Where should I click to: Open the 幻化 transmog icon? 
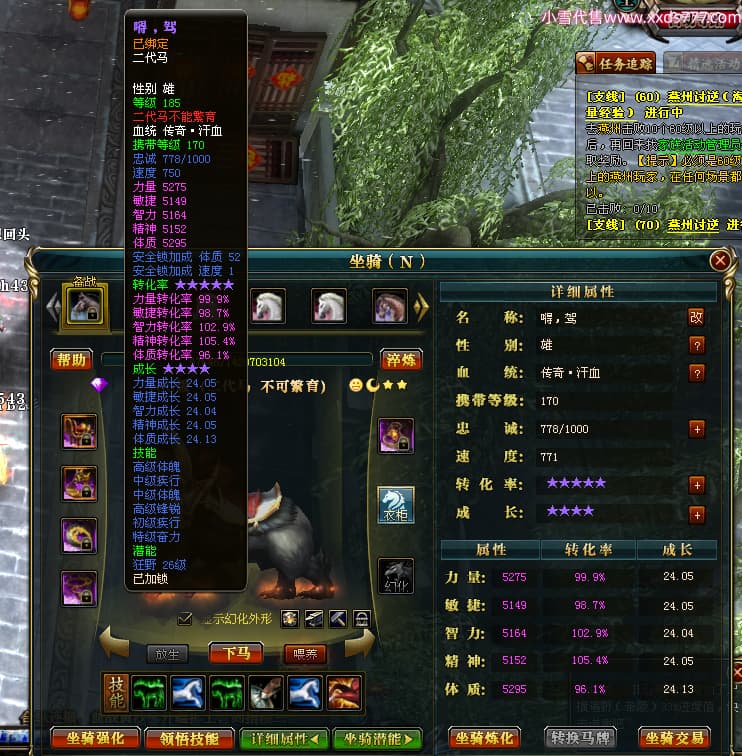point(395,575)
